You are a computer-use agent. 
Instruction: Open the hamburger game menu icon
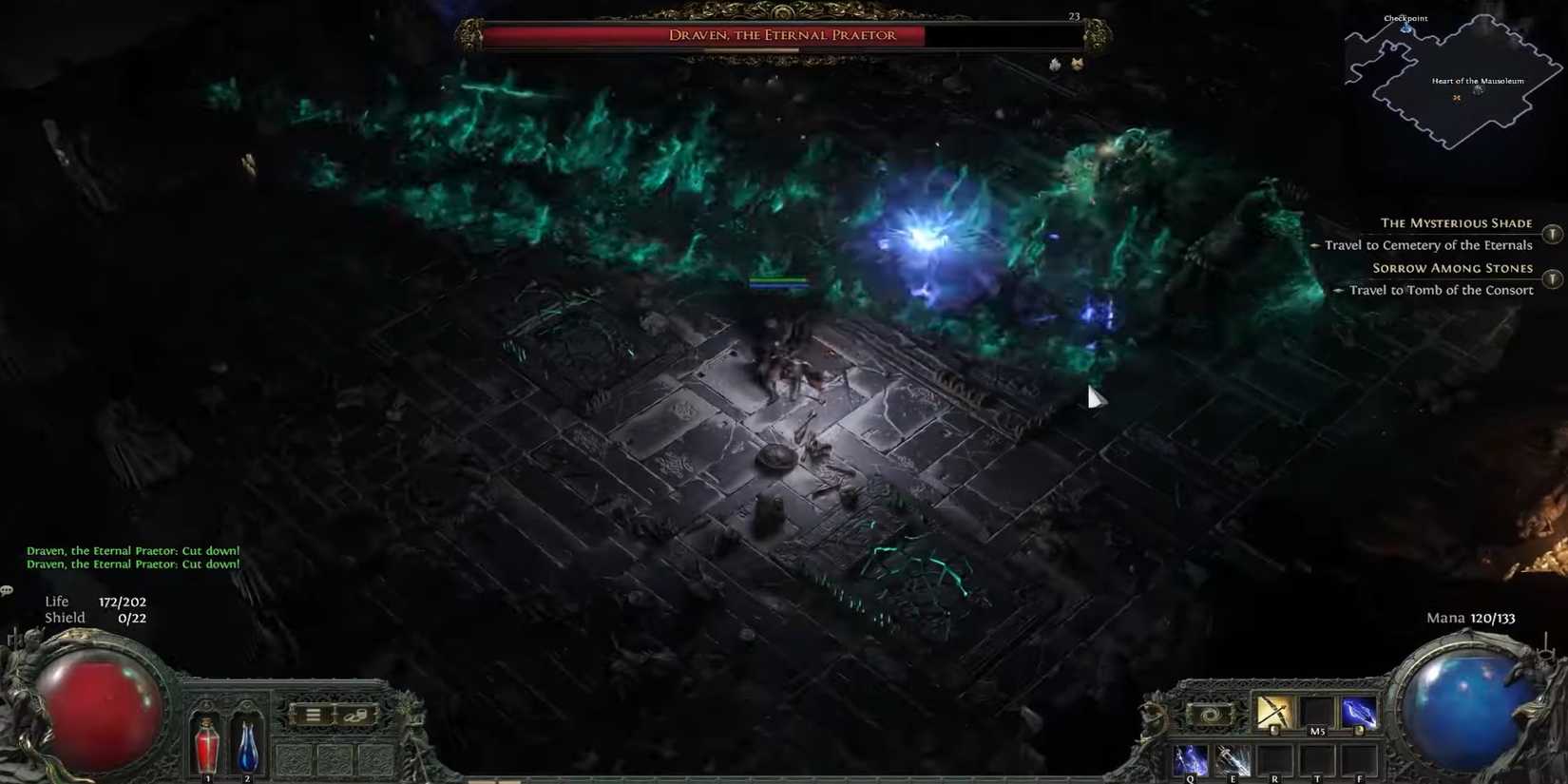click(314, 714)
